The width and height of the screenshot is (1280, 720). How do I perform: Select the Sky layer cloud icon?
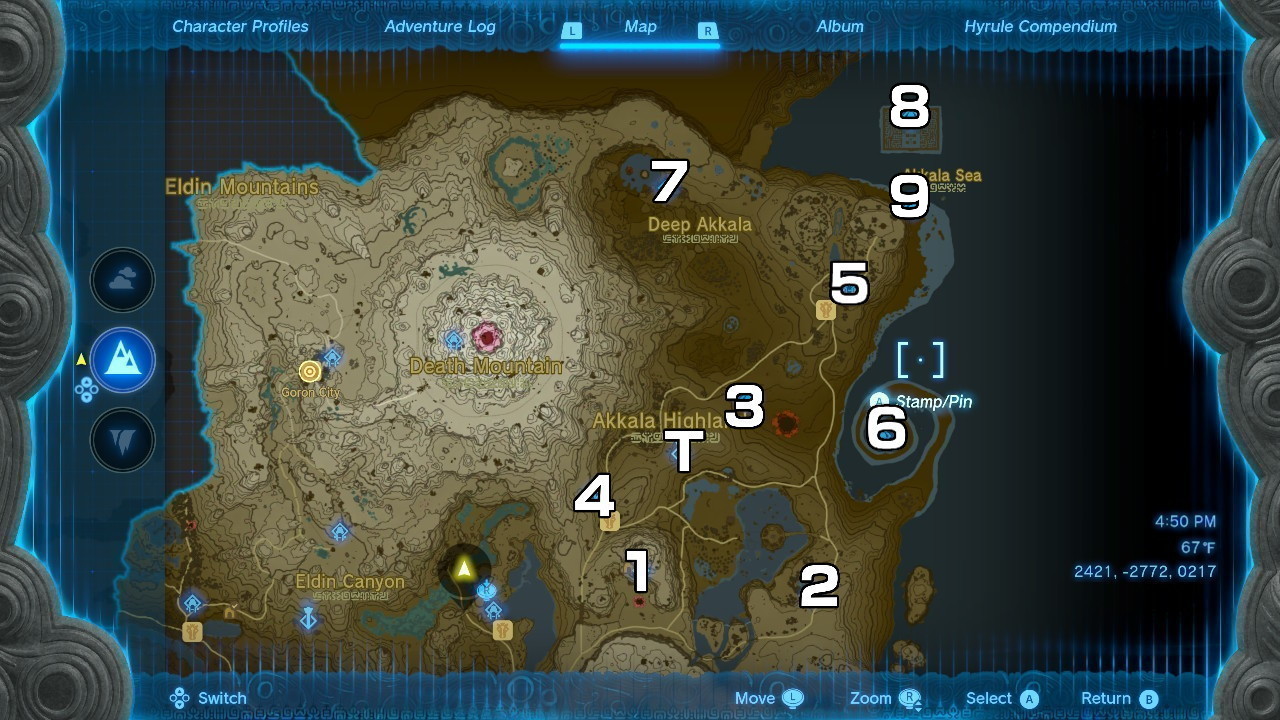pos(122,280)
